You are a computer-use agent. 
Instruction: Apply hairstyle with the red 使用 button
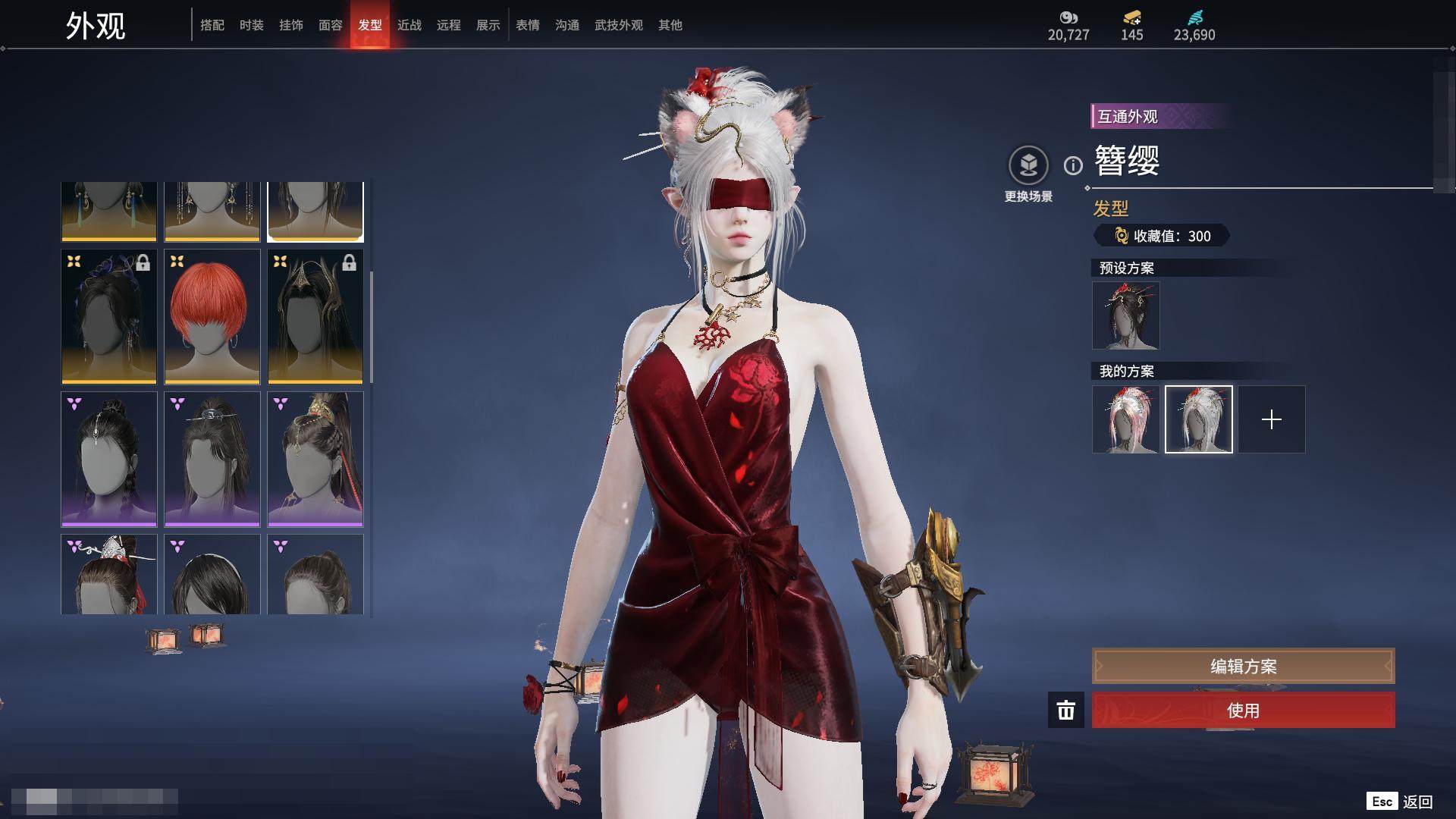tap(1243, 711)
